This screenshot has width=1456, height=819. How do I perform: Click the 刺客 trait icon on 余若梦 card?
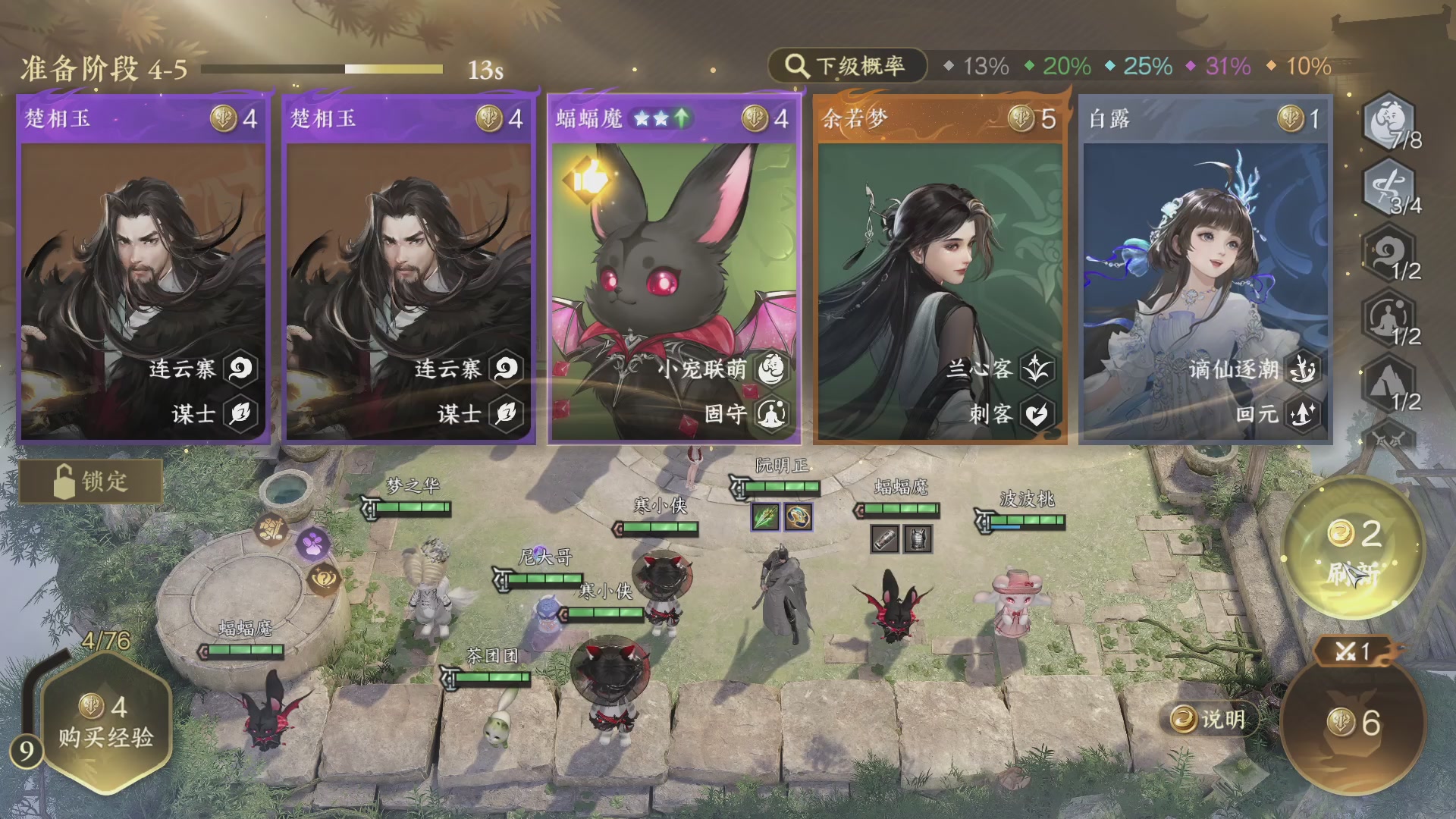point(1039,413)
